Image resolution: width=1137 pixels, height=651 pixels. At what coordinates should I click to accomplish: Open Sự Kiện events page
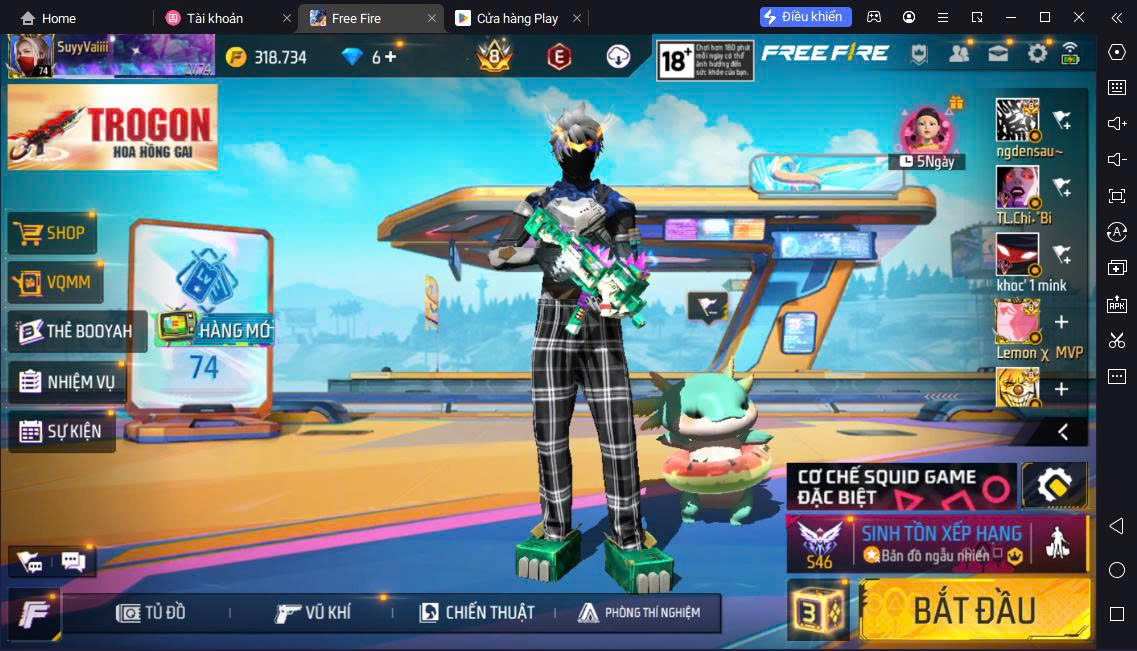[x=60, y=431]
